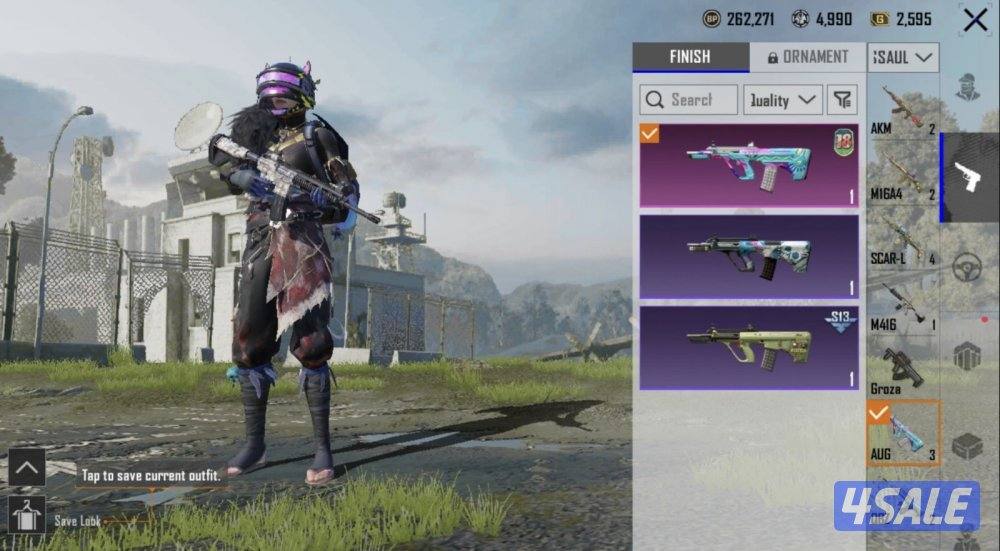The width and height of the screenshot is (1000, 551).
Task: Open the funnel filter options
Action: [x=843, y=99]
